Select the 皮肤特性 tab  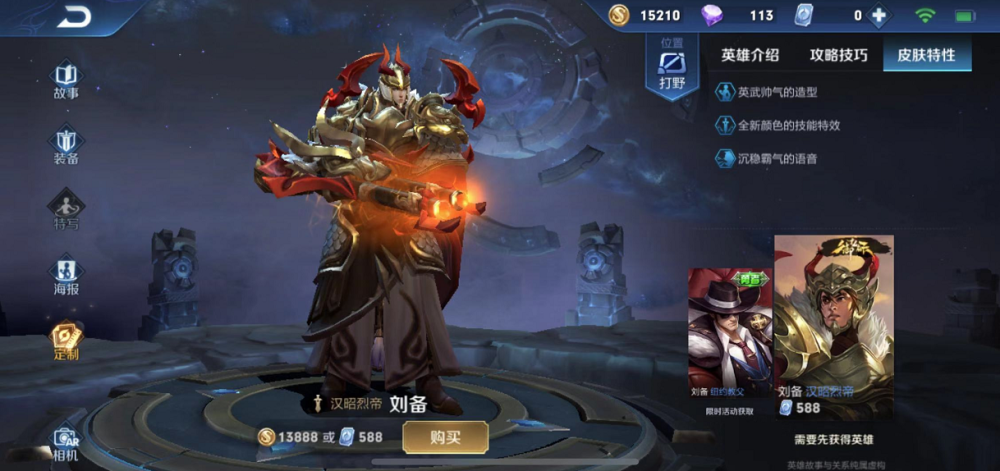(926, 55)
